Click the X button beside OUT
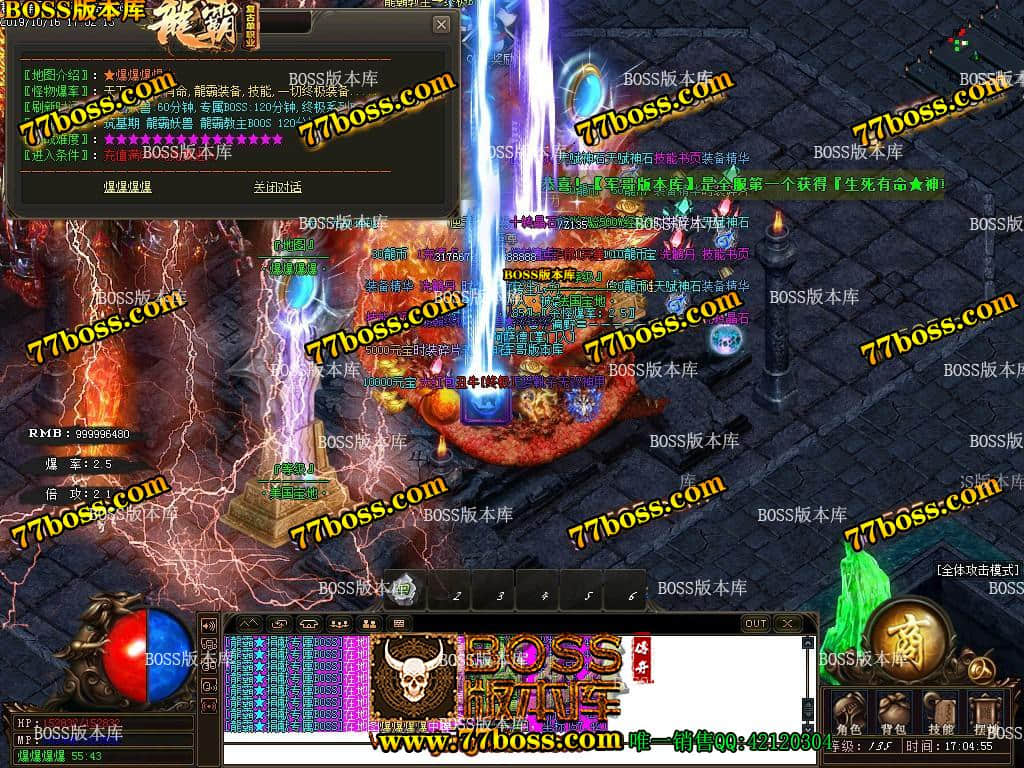This screenshot has height=768, width=1024. (x=787, y=624)
